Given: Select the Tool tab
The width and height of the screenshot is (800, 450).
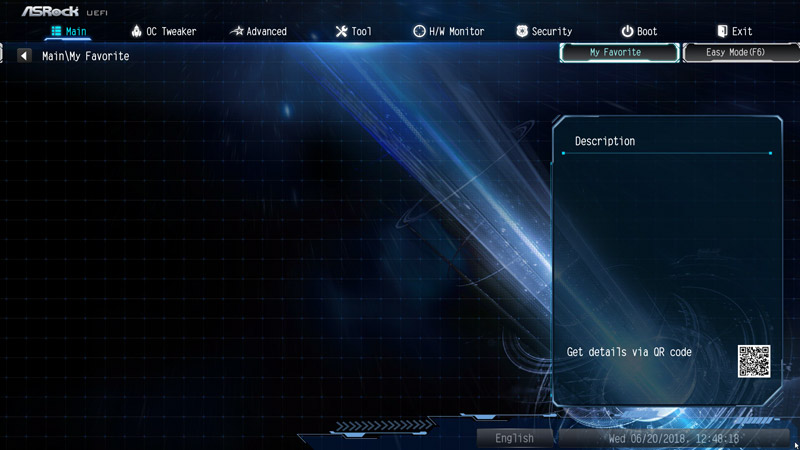Looking at the screenshot, I should (353, 31).
